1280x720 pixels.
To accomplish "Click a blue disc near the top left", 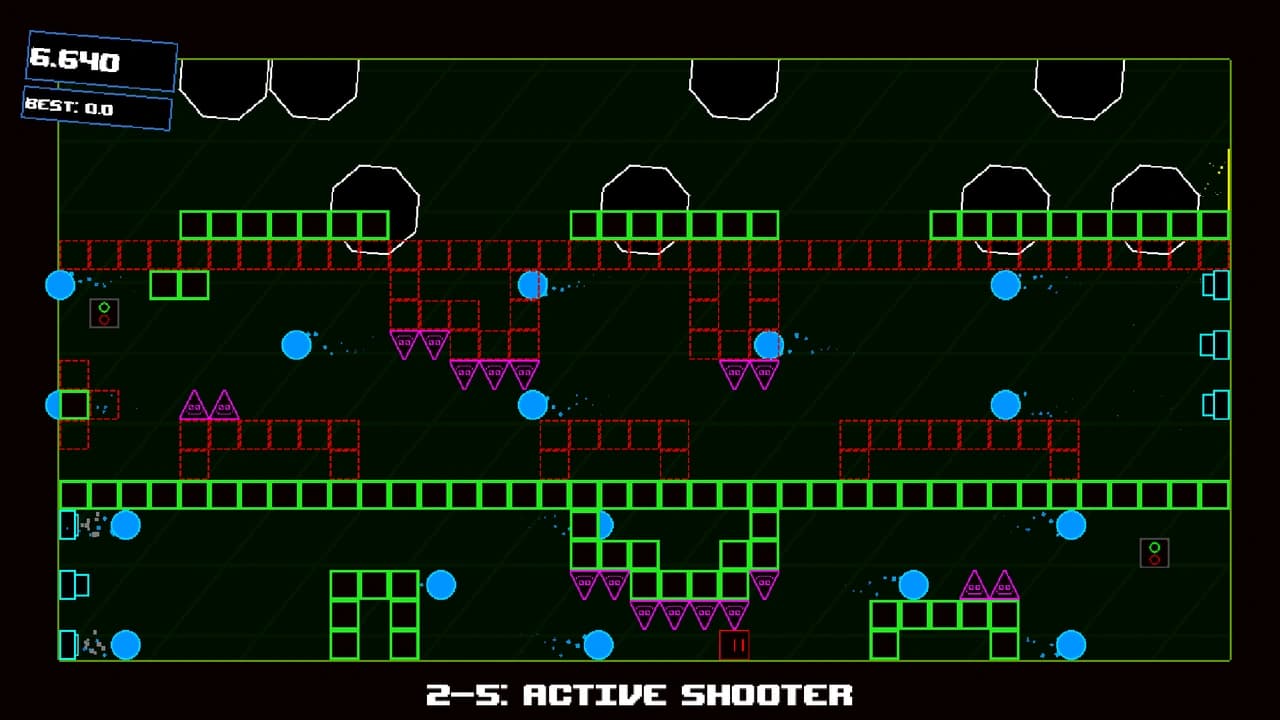I will pos(61,287).
